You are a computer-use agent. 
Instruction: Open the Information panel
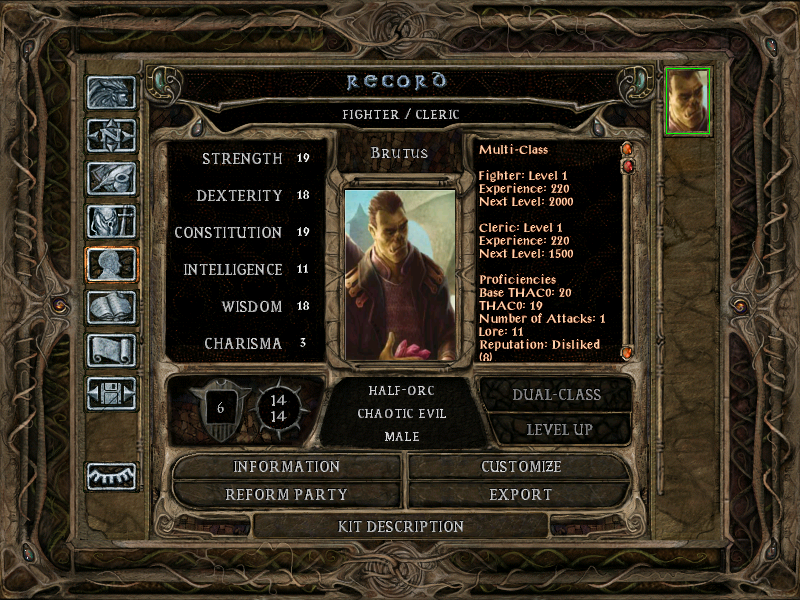[287, 467]
